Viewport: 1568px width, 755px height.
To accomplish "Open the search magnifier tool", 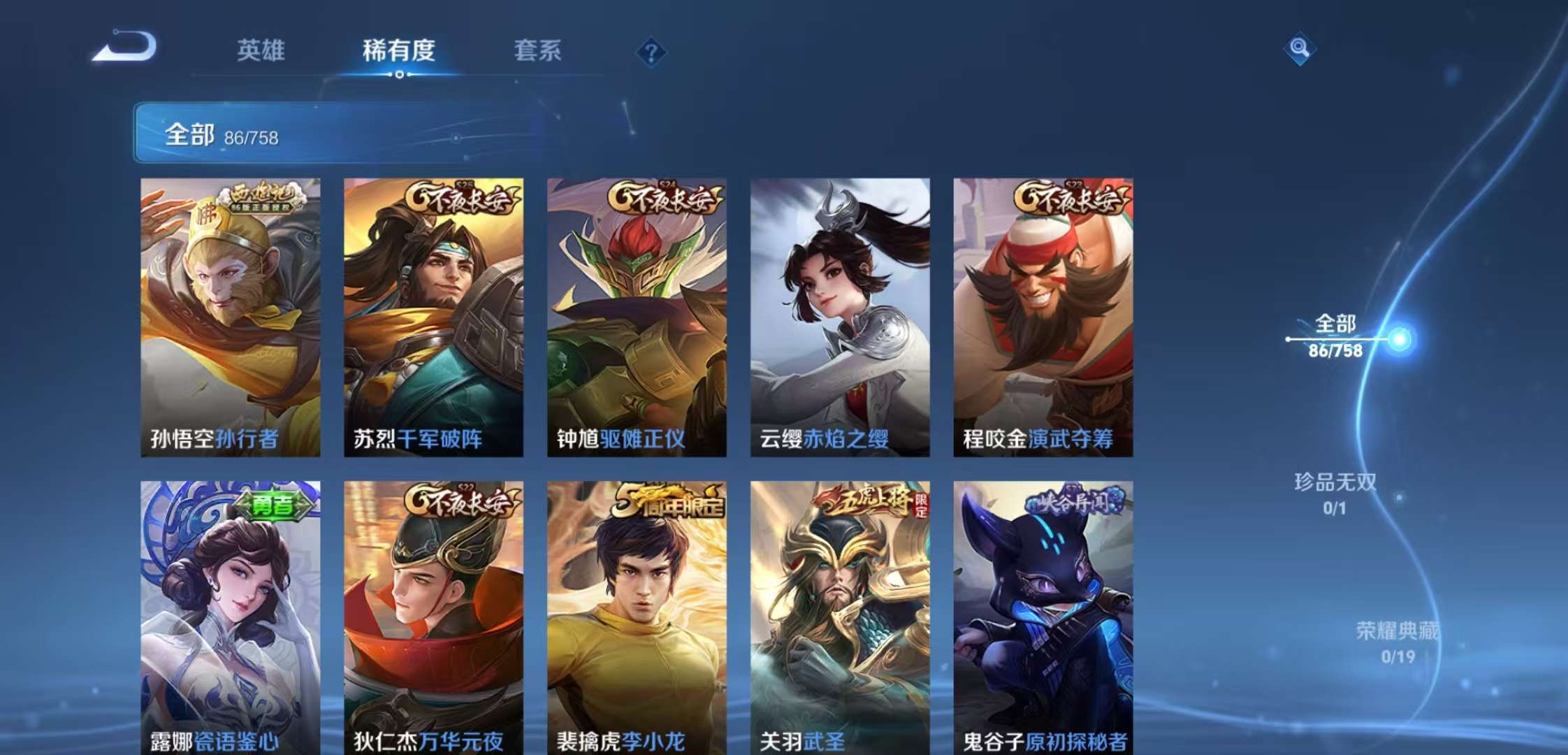I will (x=1300, y=49).
